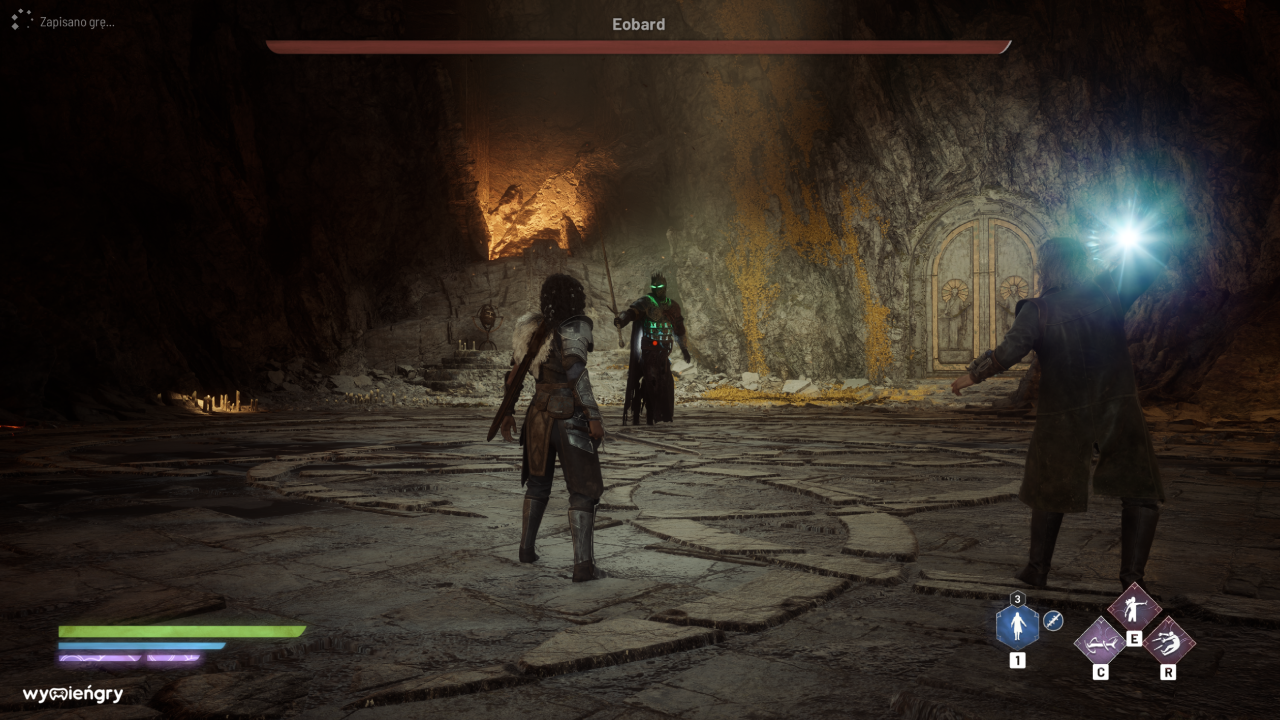Click the blue sharpening blade charm icon
The height and width of the screenshot is (720, 1280).
tap(1052, 622)
